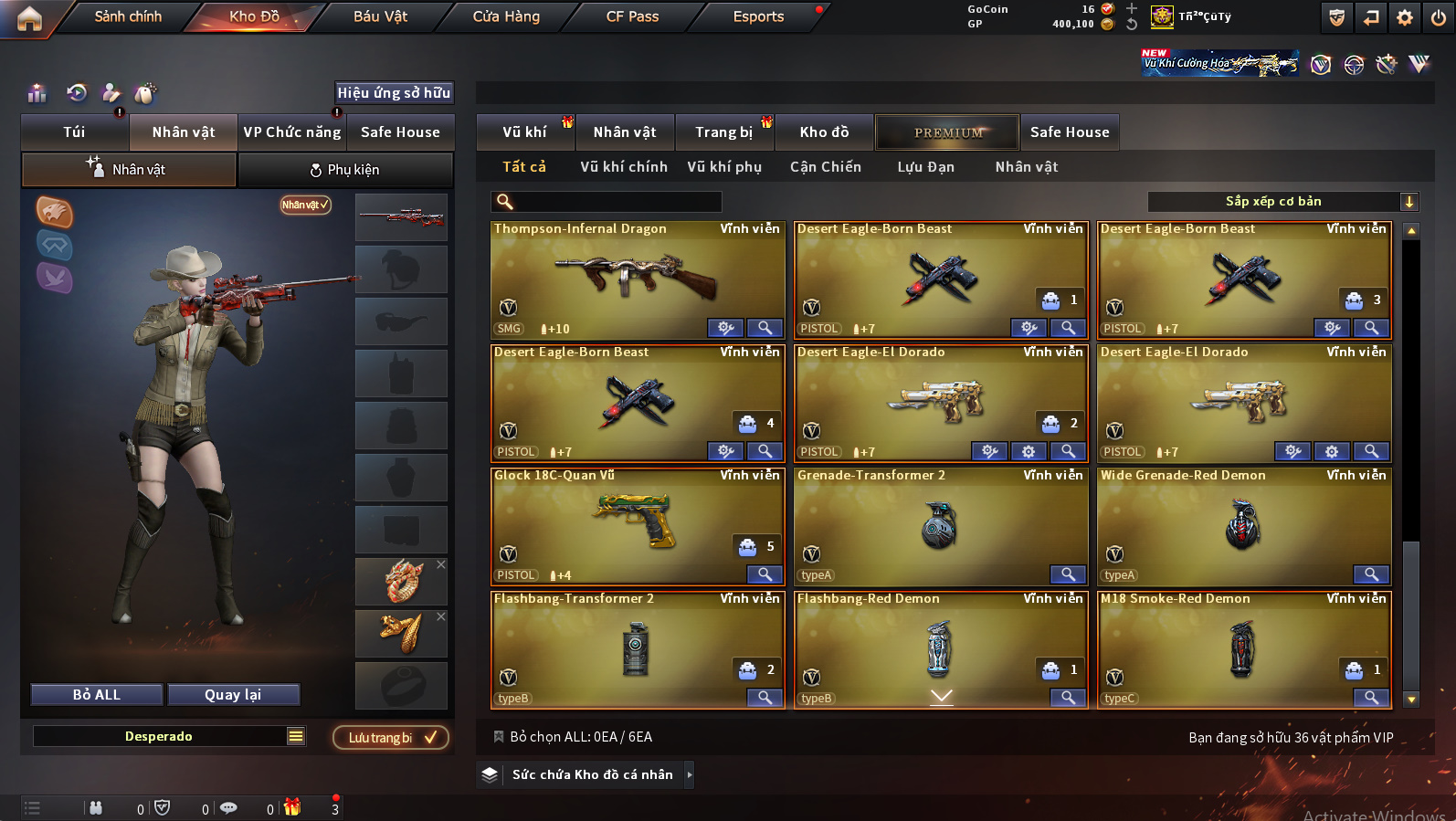The width and height of the screenshot is (1456, 821).
Task: Open the Báu Vật tab
Action: point(380,16)
